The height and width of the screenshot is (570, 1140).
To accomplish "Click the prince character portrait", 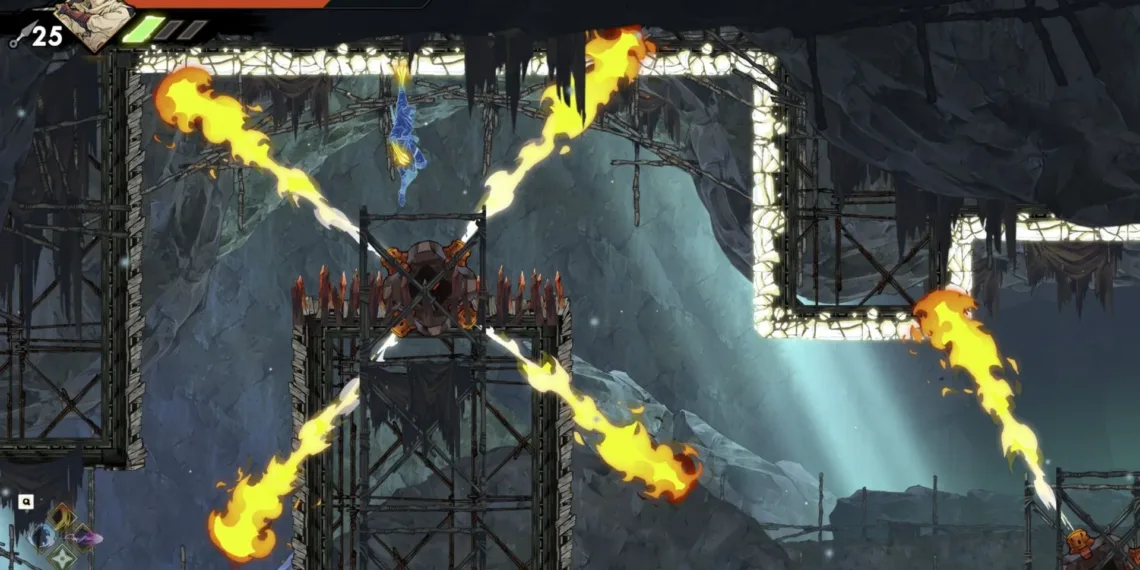I will (95, 22).
